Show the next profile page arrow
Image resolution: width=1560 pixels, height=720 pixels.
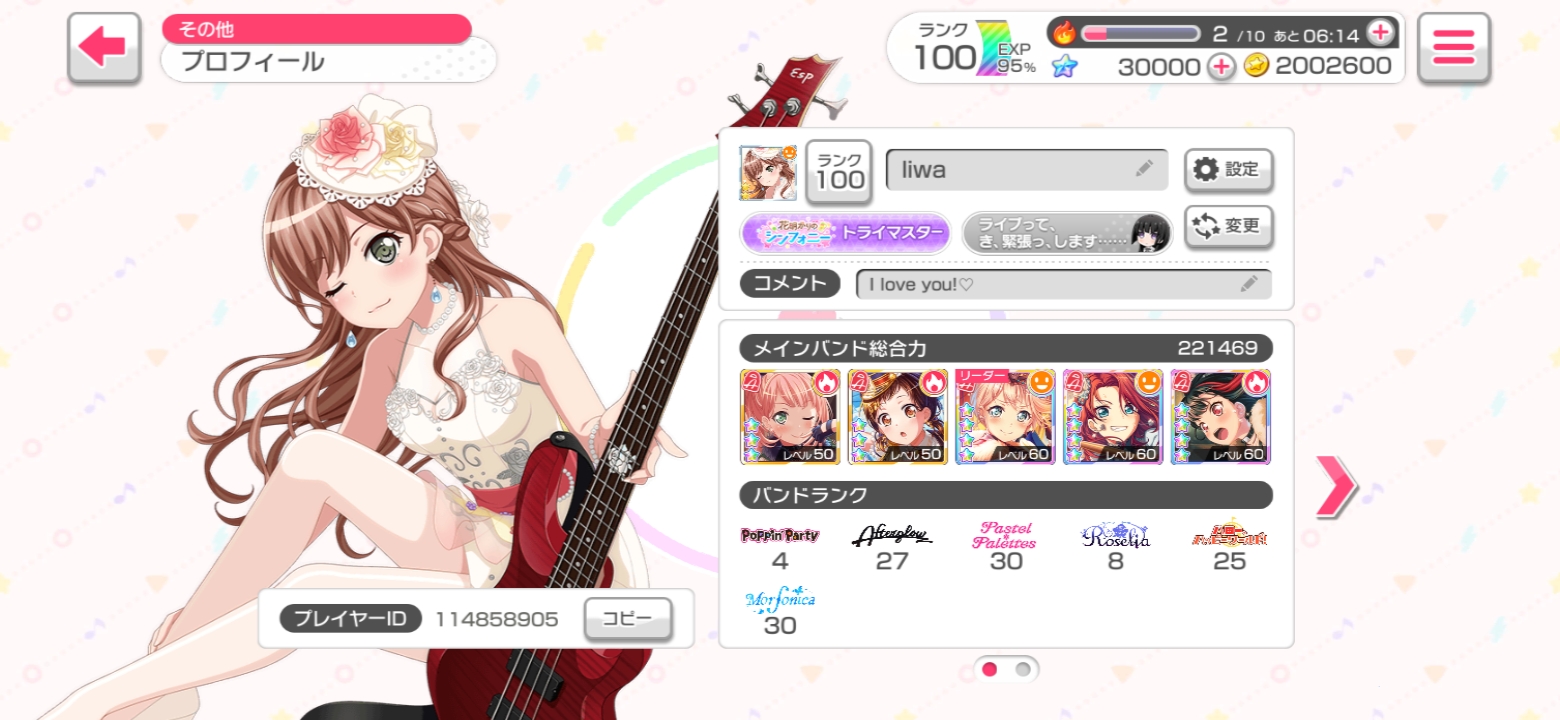click(1335, 486)
